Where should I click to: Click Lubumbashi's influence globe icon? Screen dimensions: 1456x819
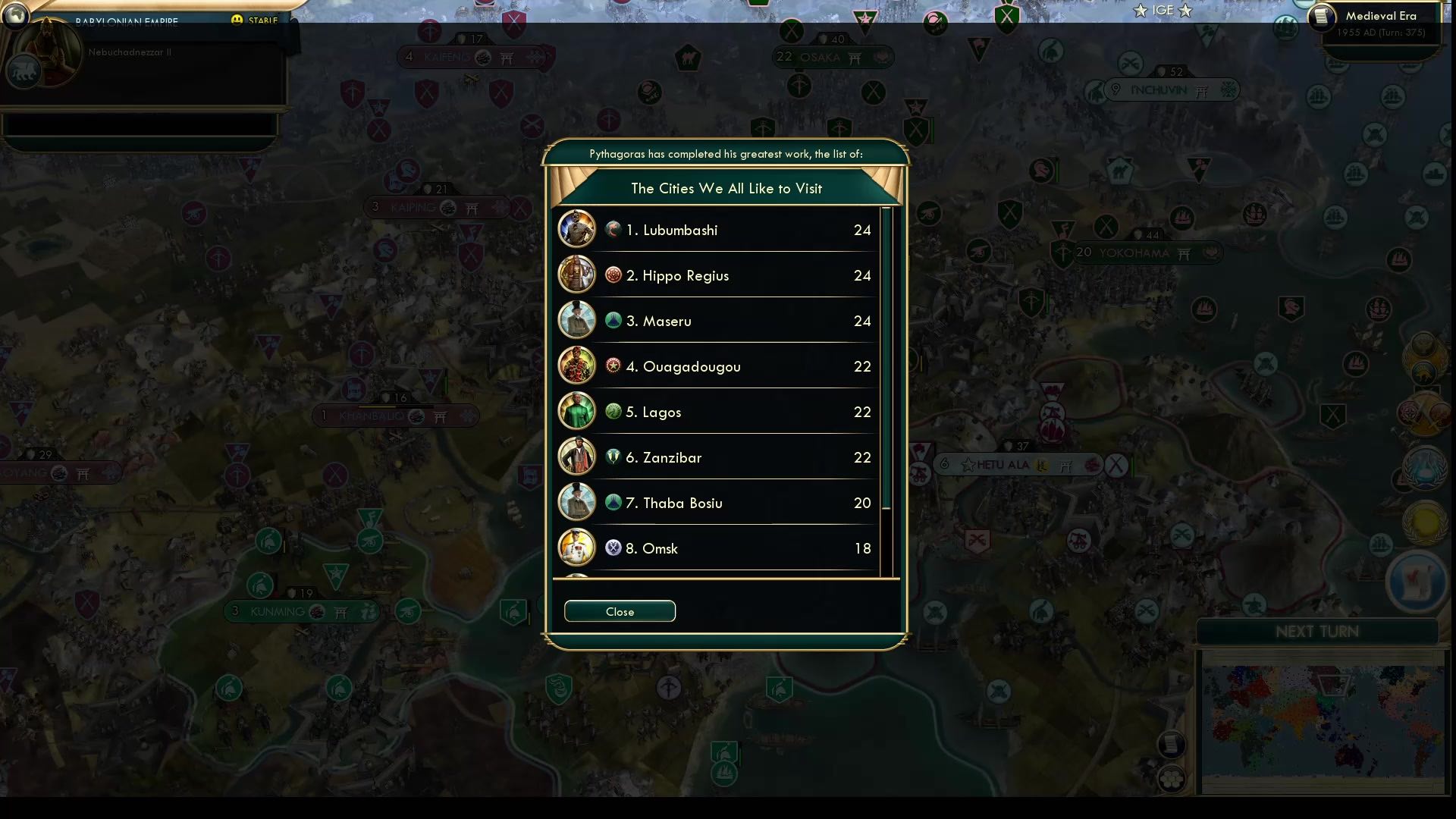613,229
